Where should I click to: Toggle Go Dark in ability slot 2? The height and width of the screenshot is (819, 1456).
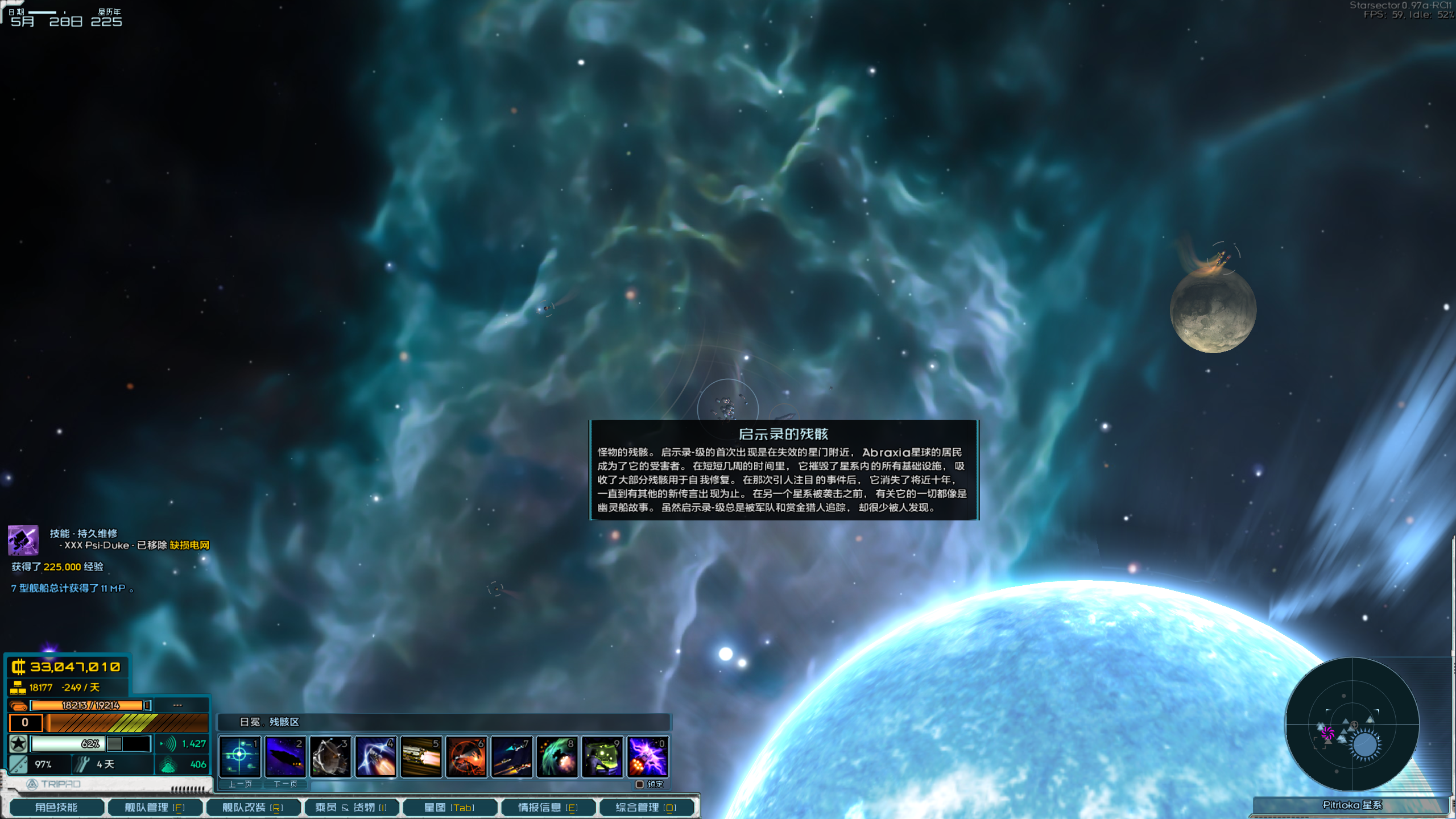[286, 756]
